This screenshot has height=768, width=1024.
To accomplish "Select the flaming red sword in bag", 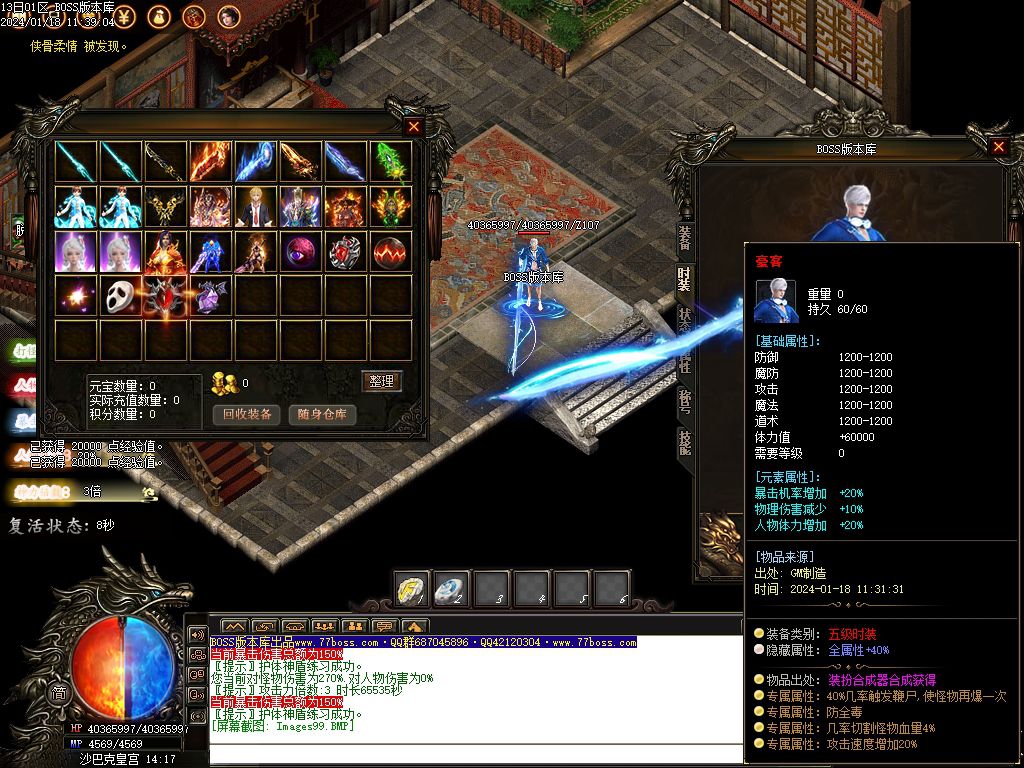I will 211,161.
